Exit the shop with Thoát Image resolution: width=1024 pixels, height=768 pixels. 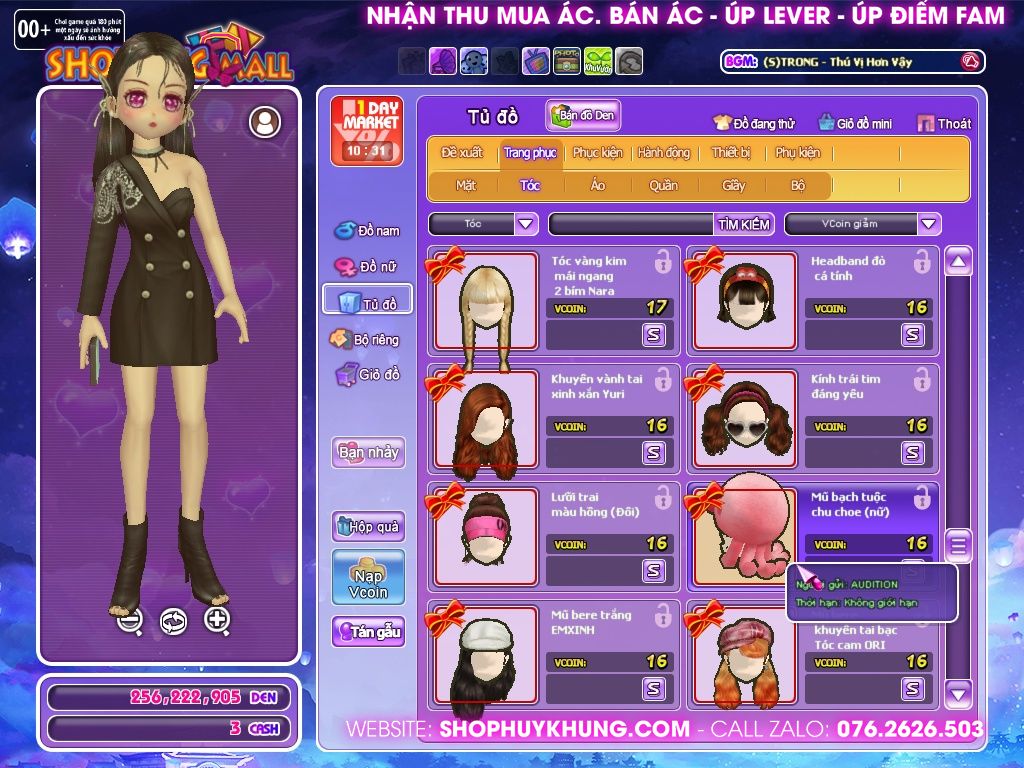[944, 123]
